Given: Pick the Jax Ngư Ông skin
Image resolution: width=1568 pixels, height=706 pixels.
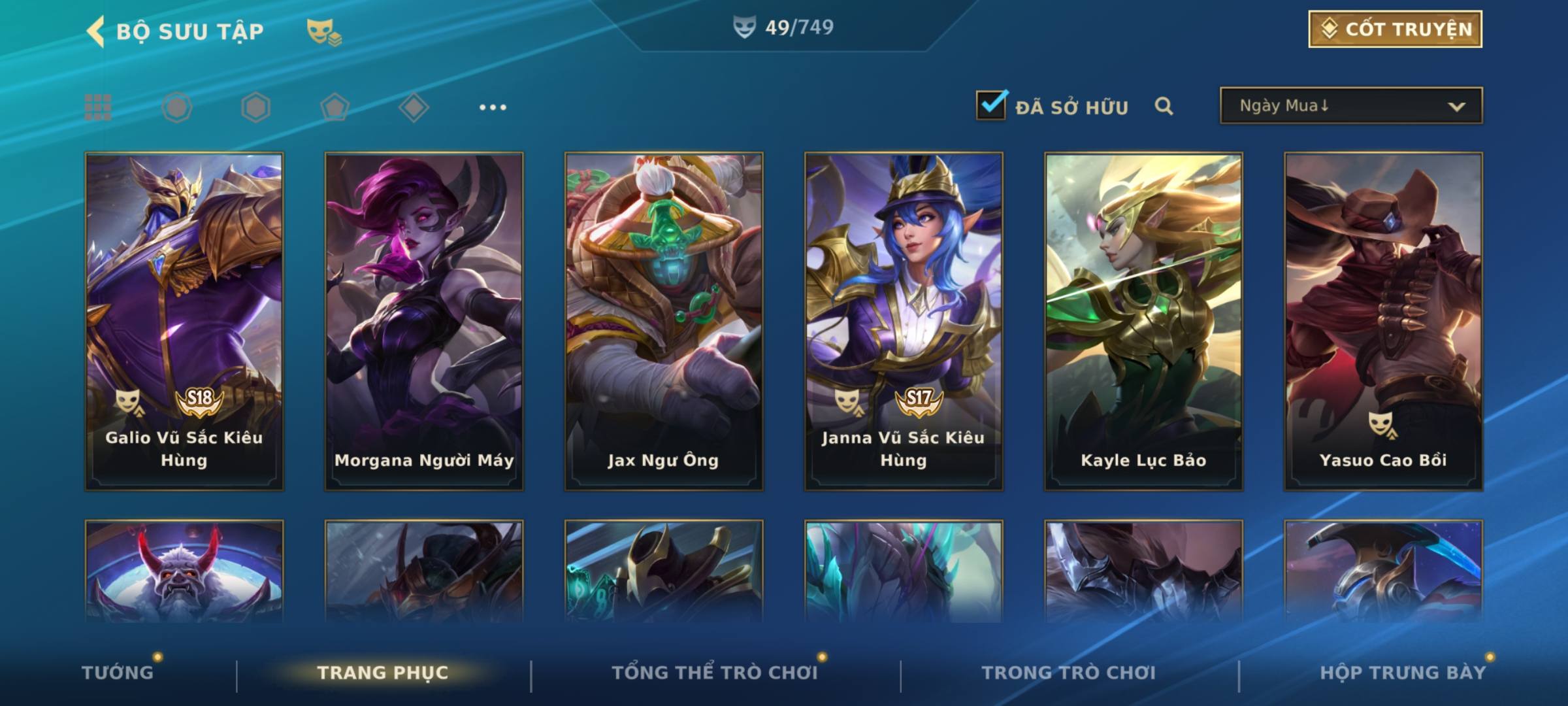Looking at the screenshot, I should [664, 320].
